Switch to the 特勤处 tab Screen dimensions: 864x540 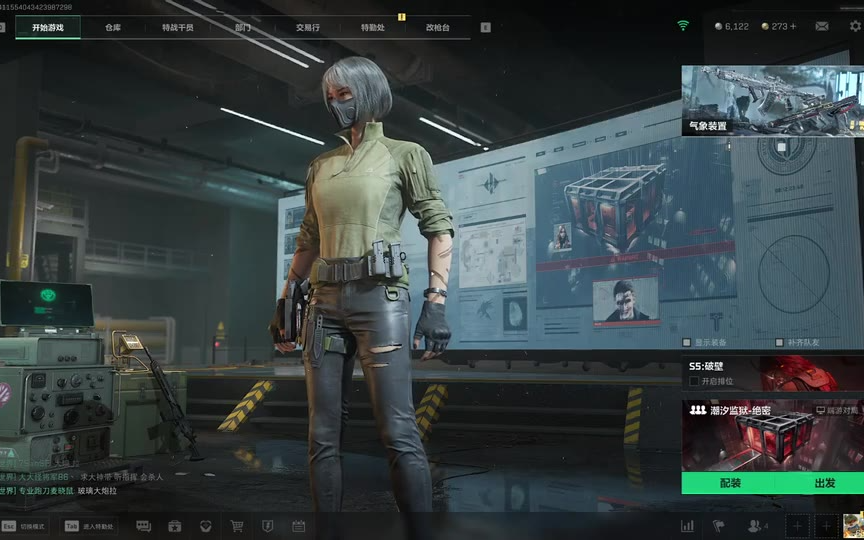372,28
